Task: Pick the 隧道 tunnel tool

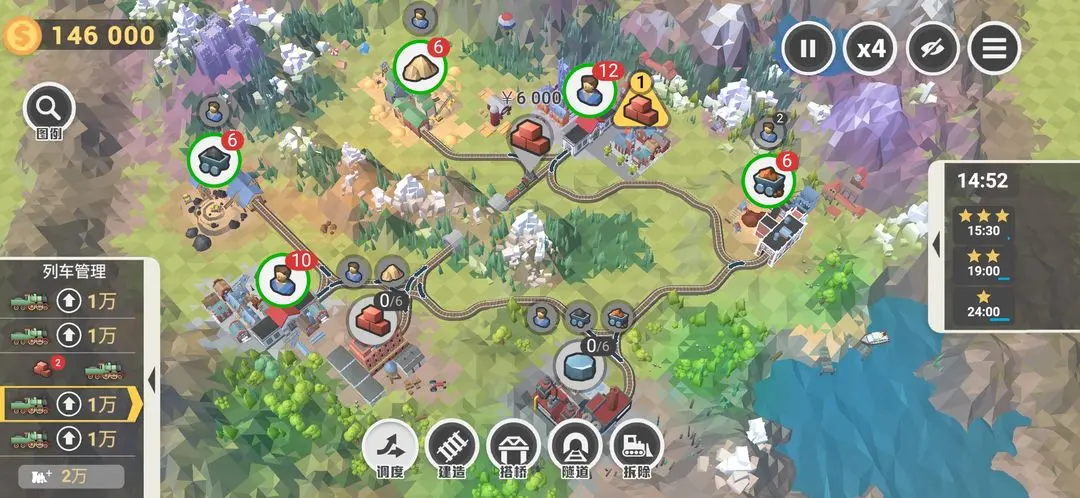Action: click(x=574, y=447)
